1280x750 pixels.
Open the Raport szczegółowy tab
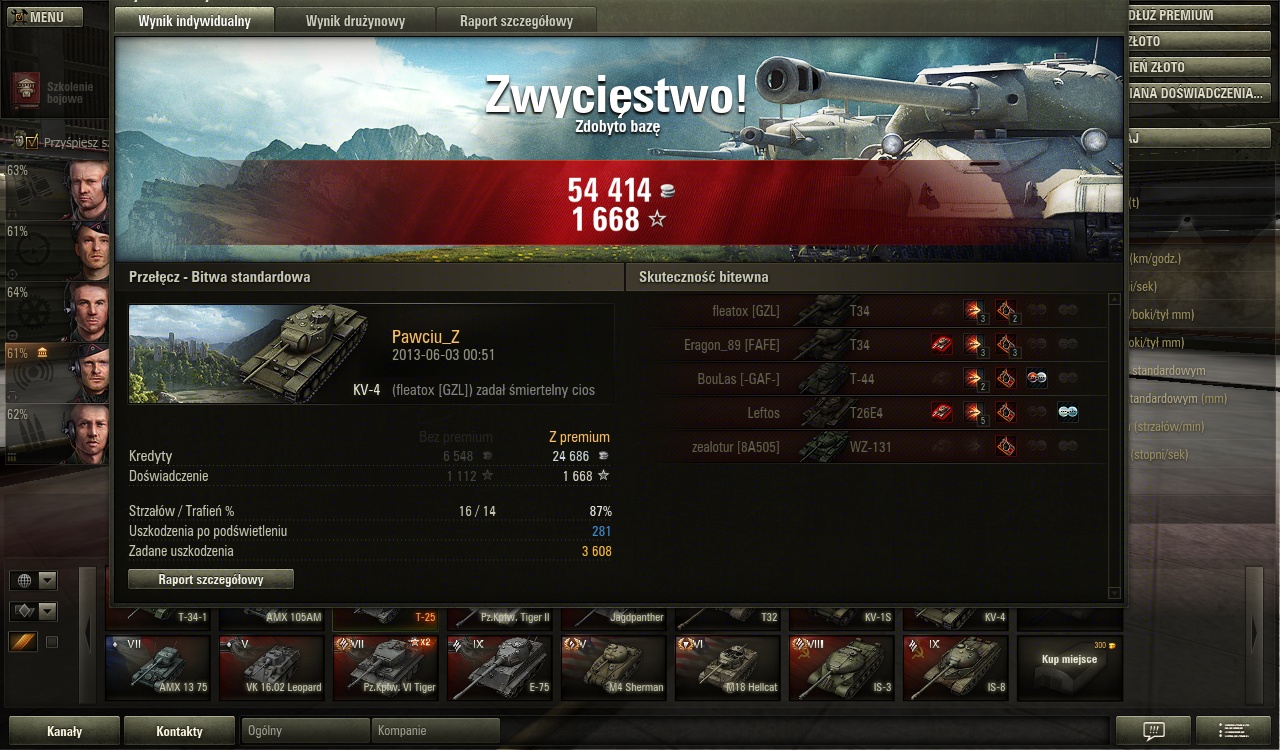(x=516, y=21)
